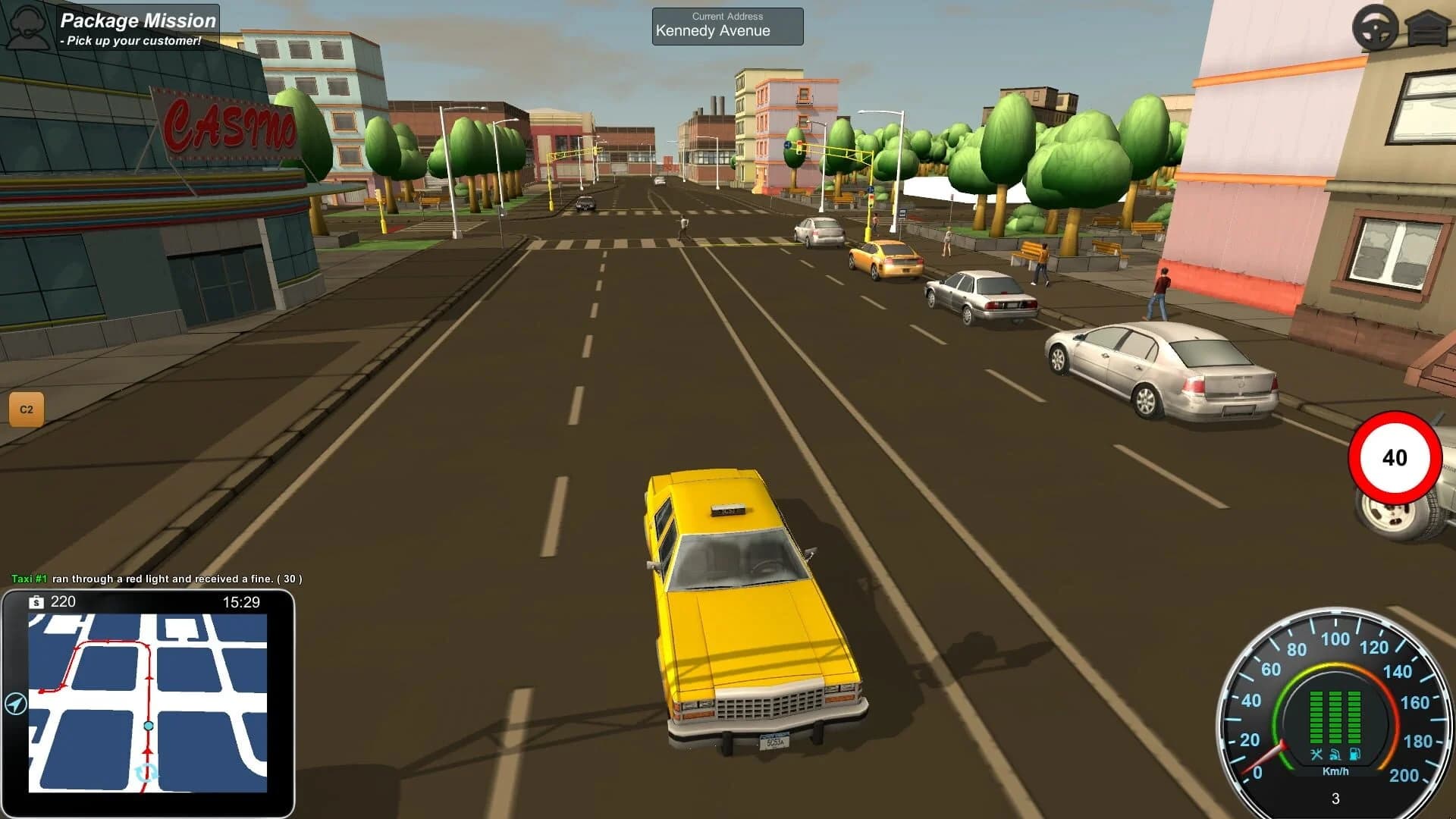Select the fuel pump icon on the dashboard
1456x819 pixels.
[1354, 754]
